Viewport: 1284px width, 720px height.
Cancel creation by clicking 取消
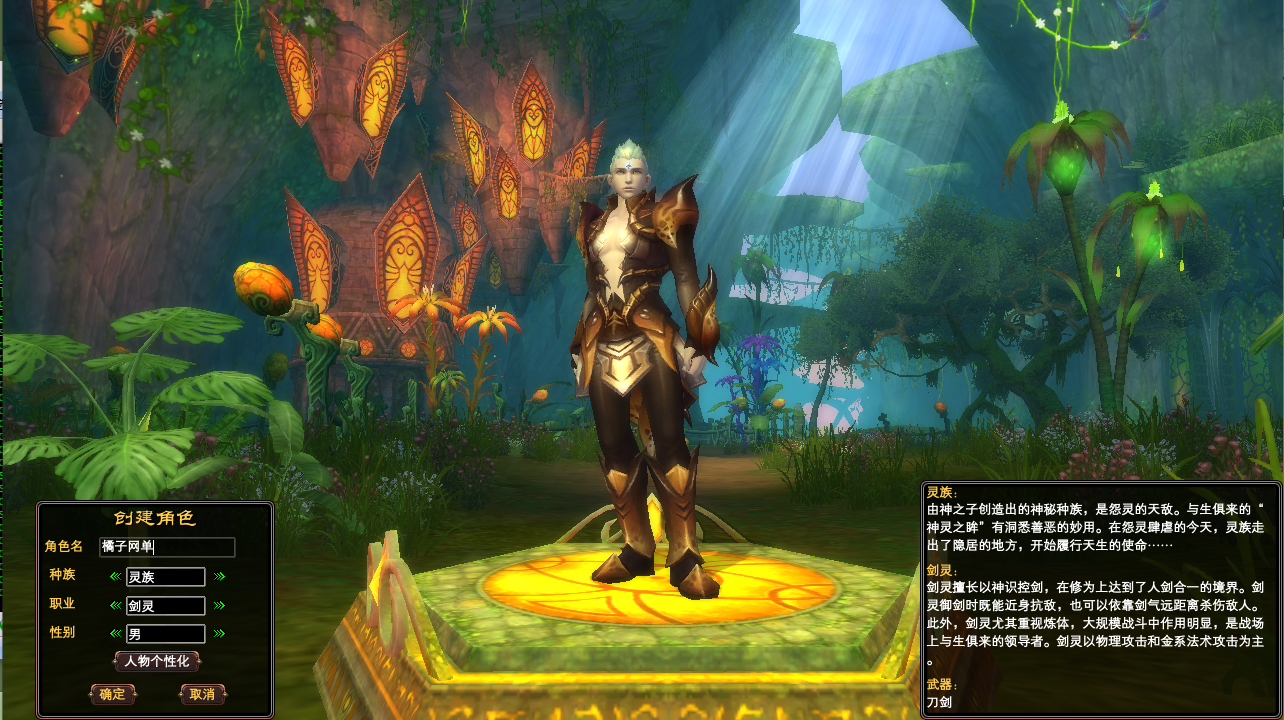(x=202, y=694)
